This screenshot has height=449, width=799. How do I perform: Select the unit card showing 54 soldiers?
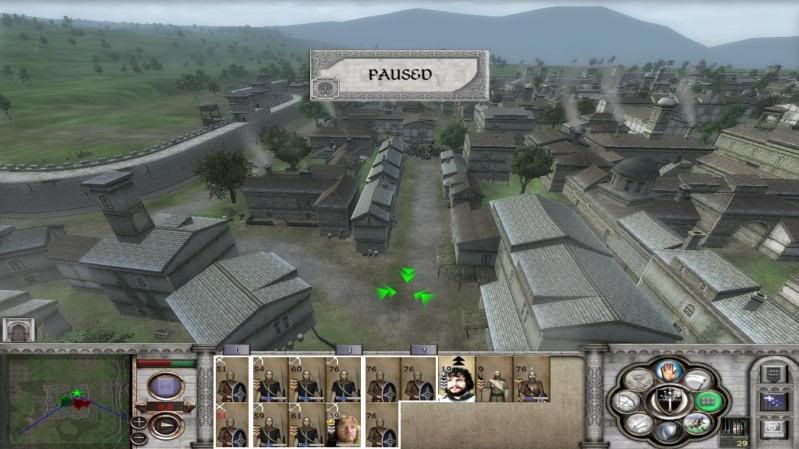pyautogui.click(x=268, y=379)
